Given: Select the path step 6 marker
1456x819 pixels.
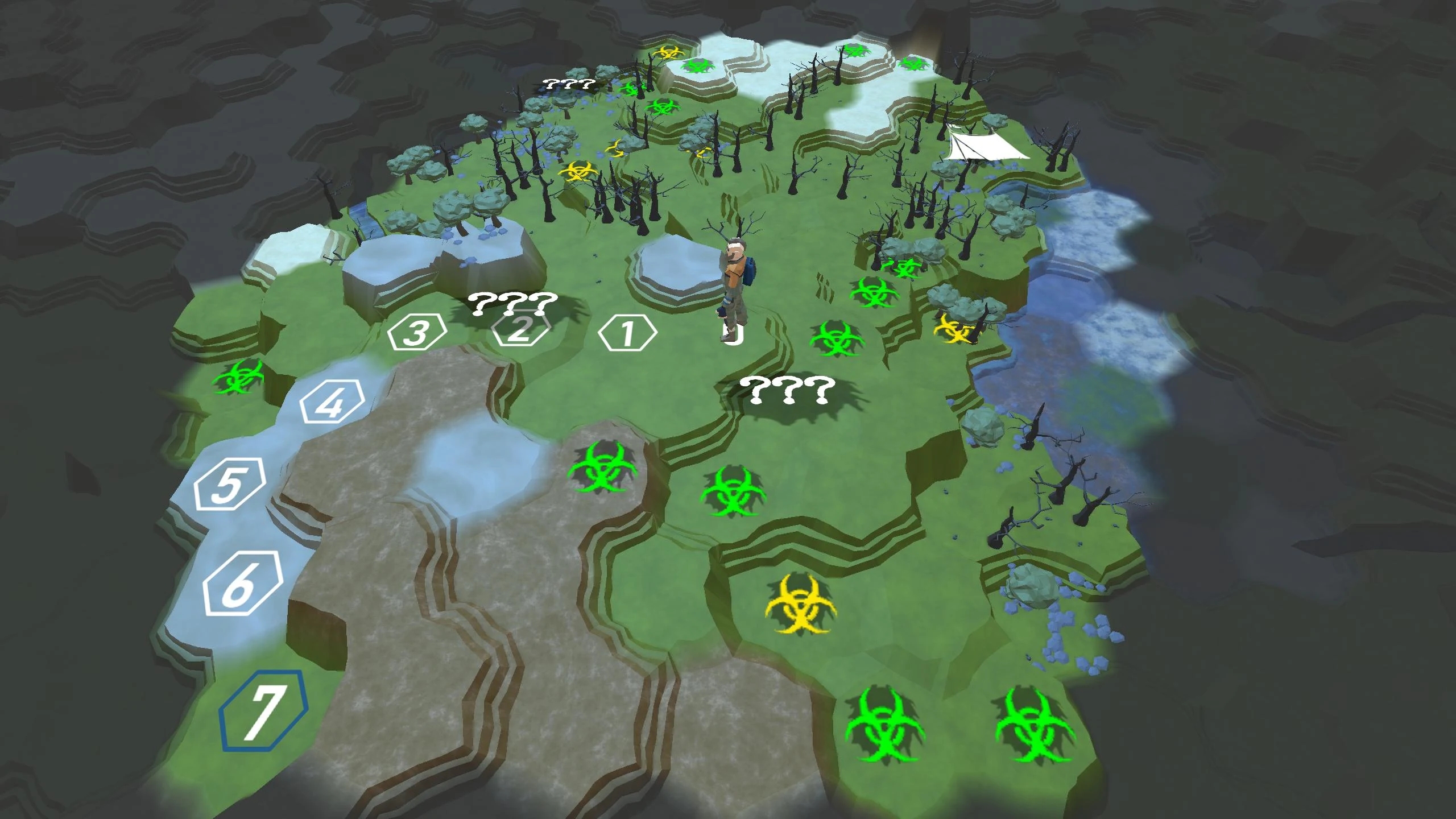Looking at the screenshot, I should coord(243,584).
